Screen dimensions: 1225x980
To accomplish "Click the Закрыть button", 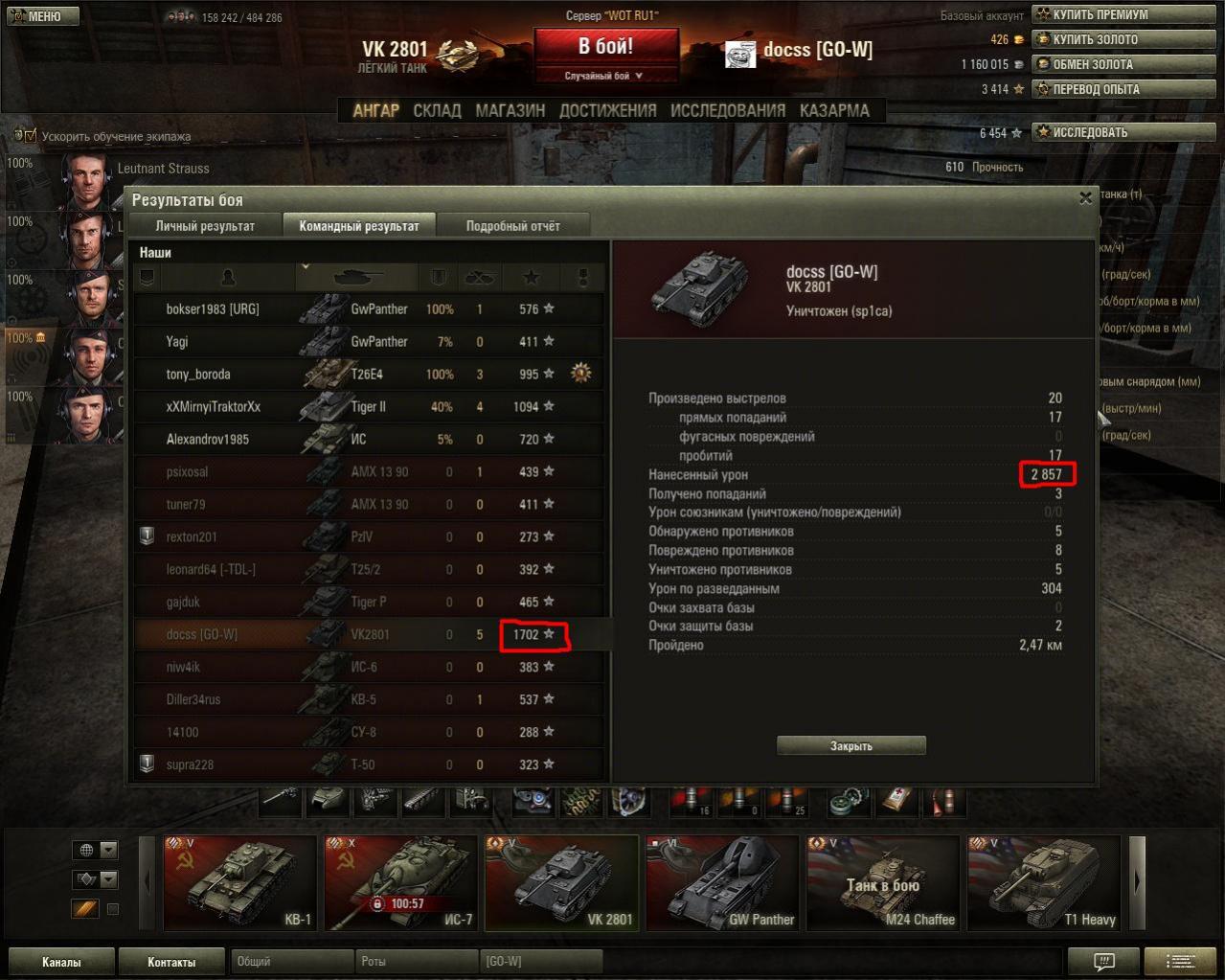I will pyautogui.click(x=851, y=745).
